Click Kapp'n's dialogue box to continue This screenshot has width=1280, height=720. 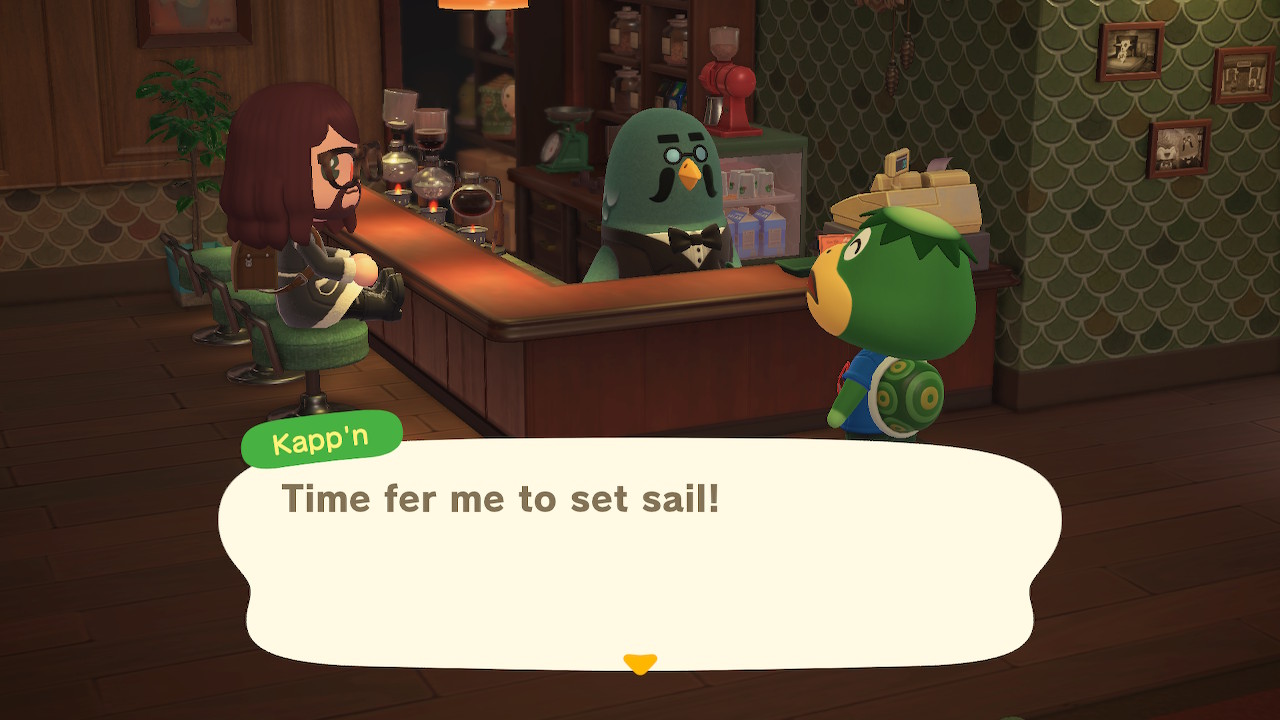[x=640, y=555]
